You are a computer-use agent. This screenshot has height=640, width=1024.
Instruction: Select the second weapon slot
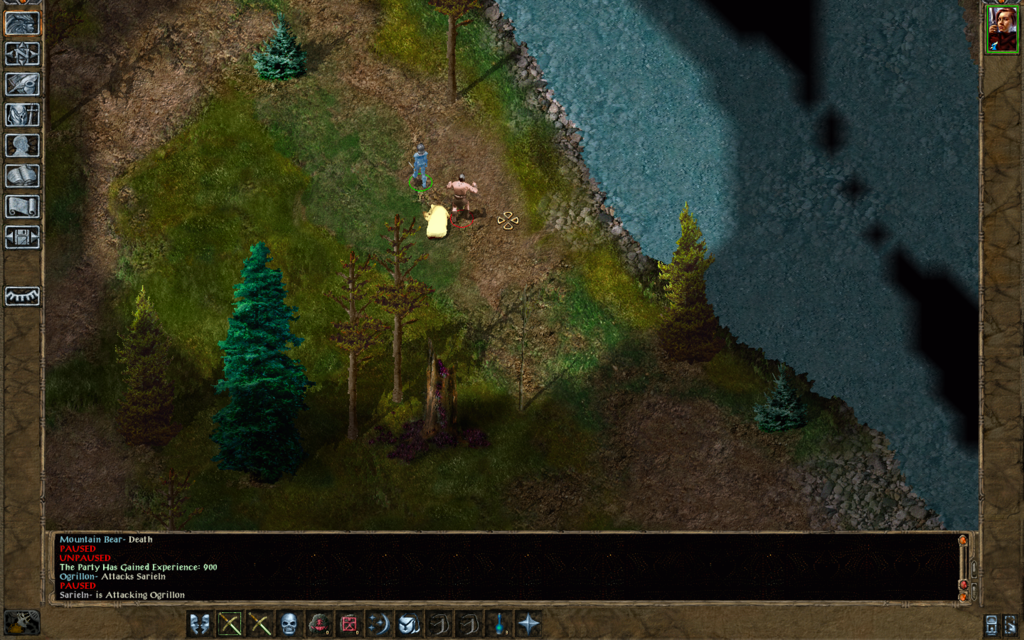pos(260,624)
